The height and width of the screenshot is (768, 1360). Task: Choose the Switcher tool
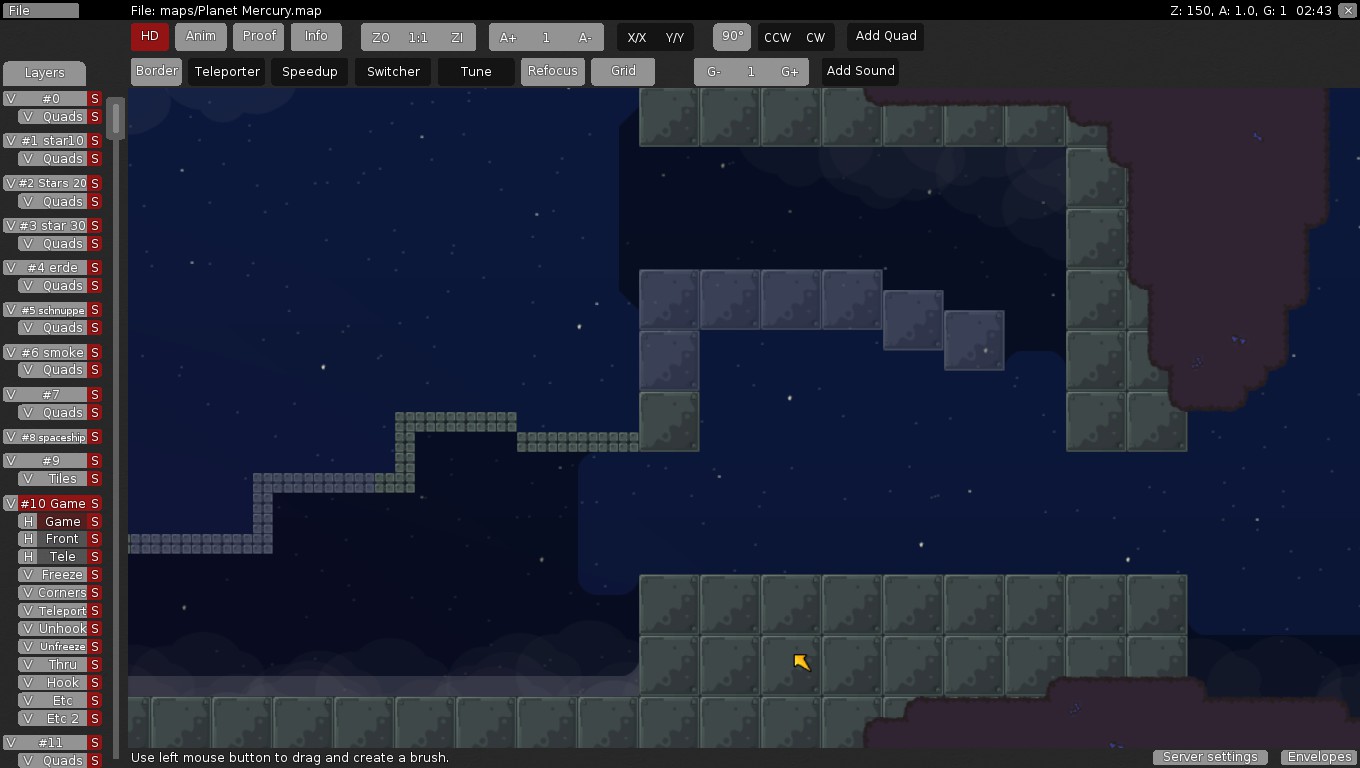(393, 72)
